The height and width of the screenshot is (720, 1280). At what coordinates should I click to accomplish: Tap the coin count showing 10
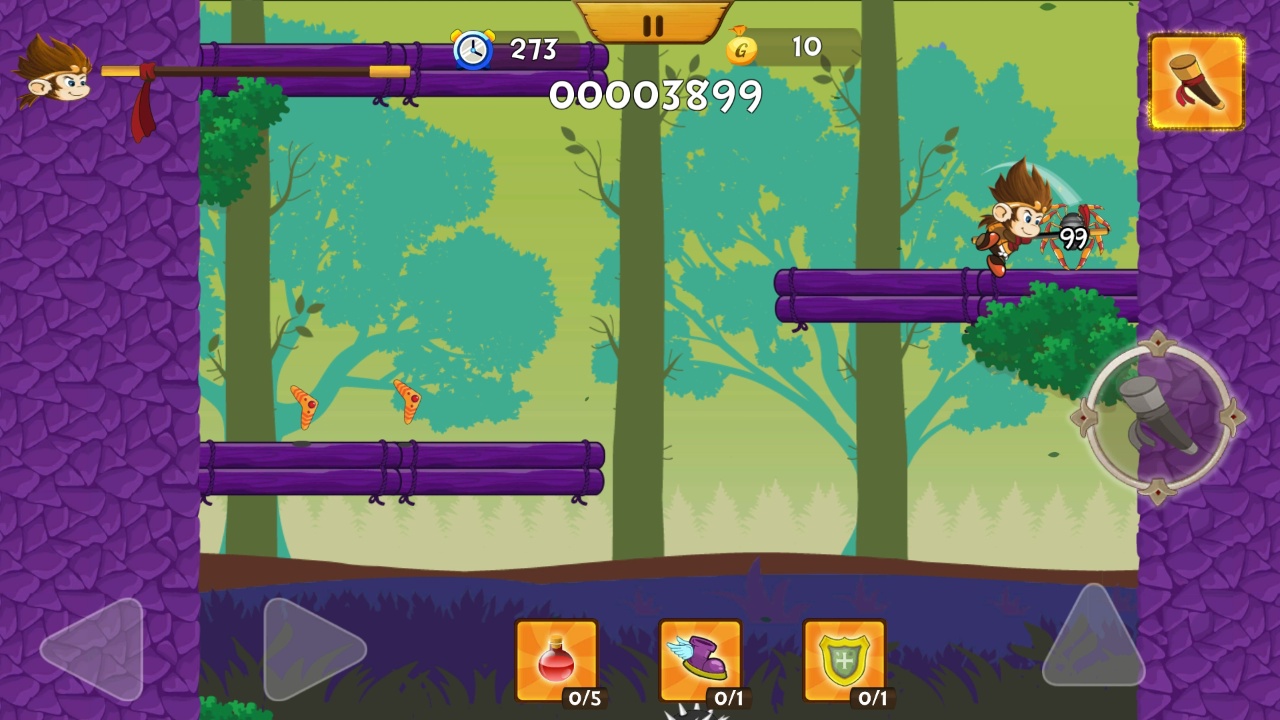pos(805,47)
